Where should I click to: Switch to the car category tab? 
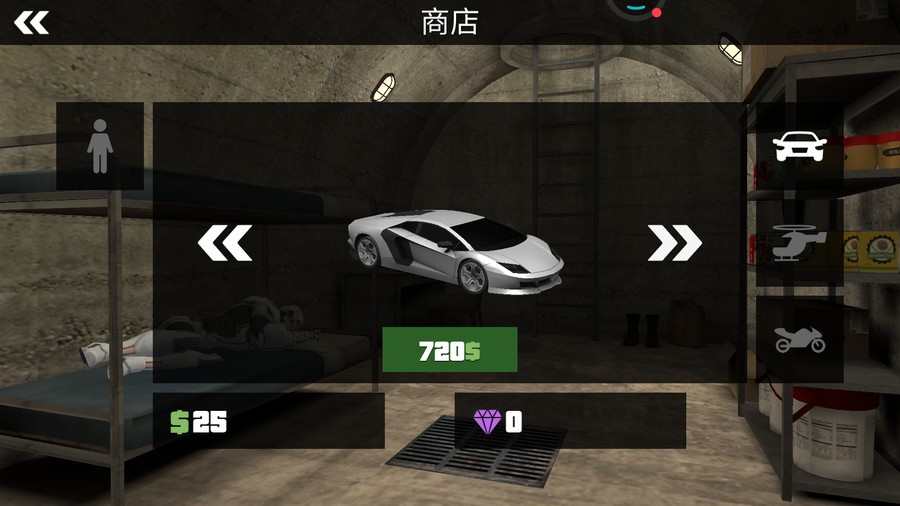click(x=800, y=147)
